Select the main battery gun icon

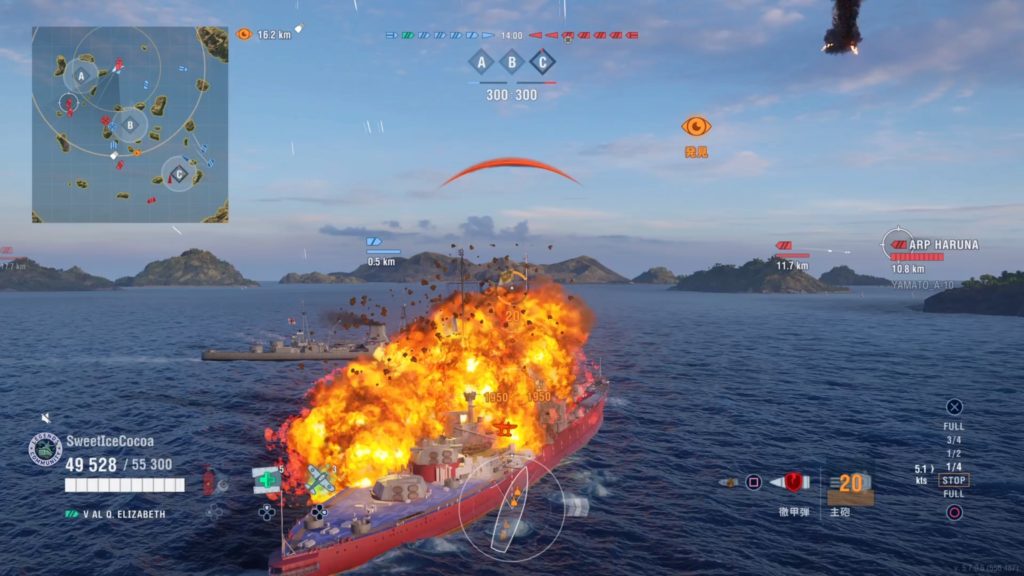pos(850,484)
